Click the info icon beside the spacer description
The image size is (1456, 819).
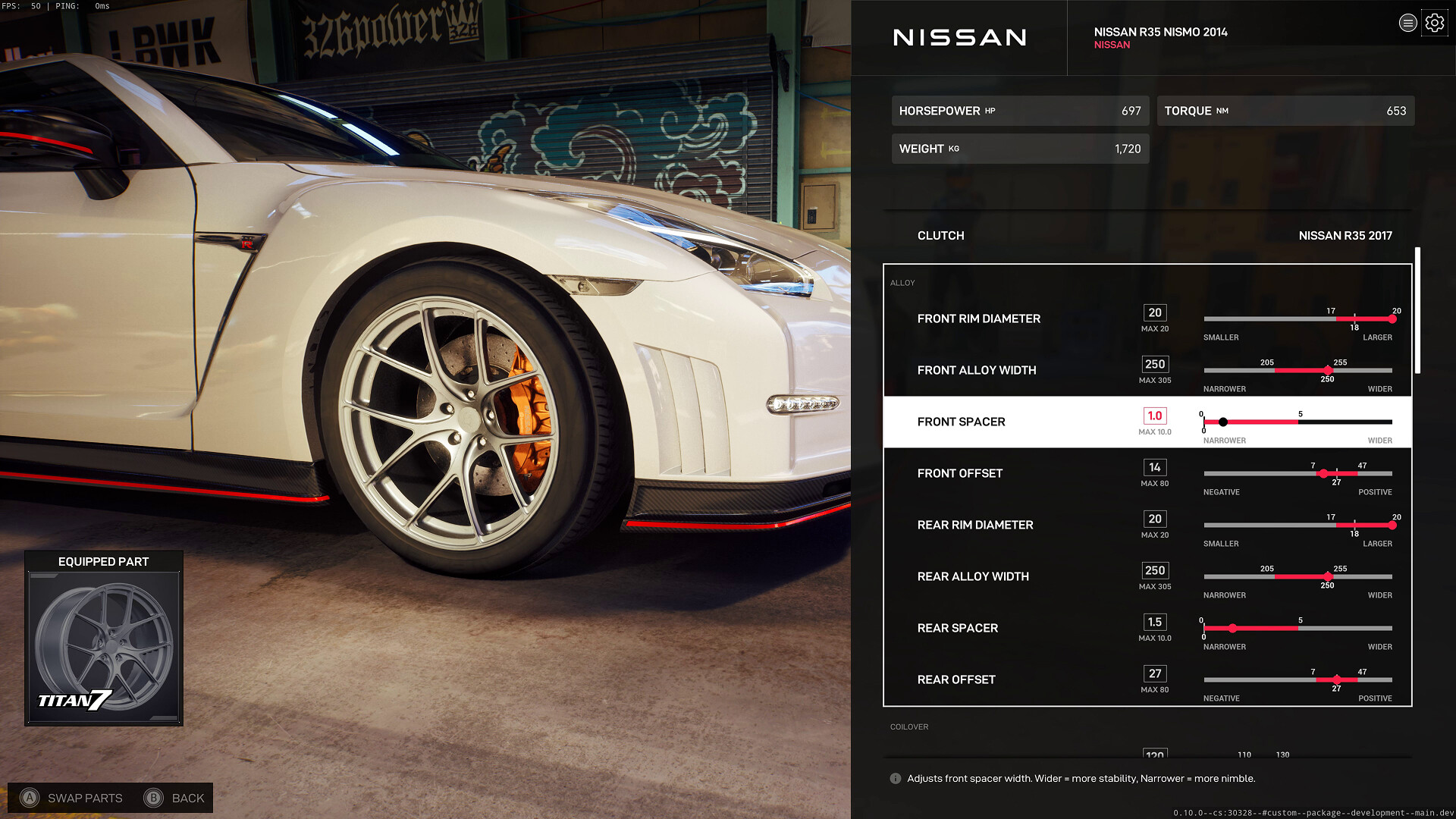coord(896,778)
